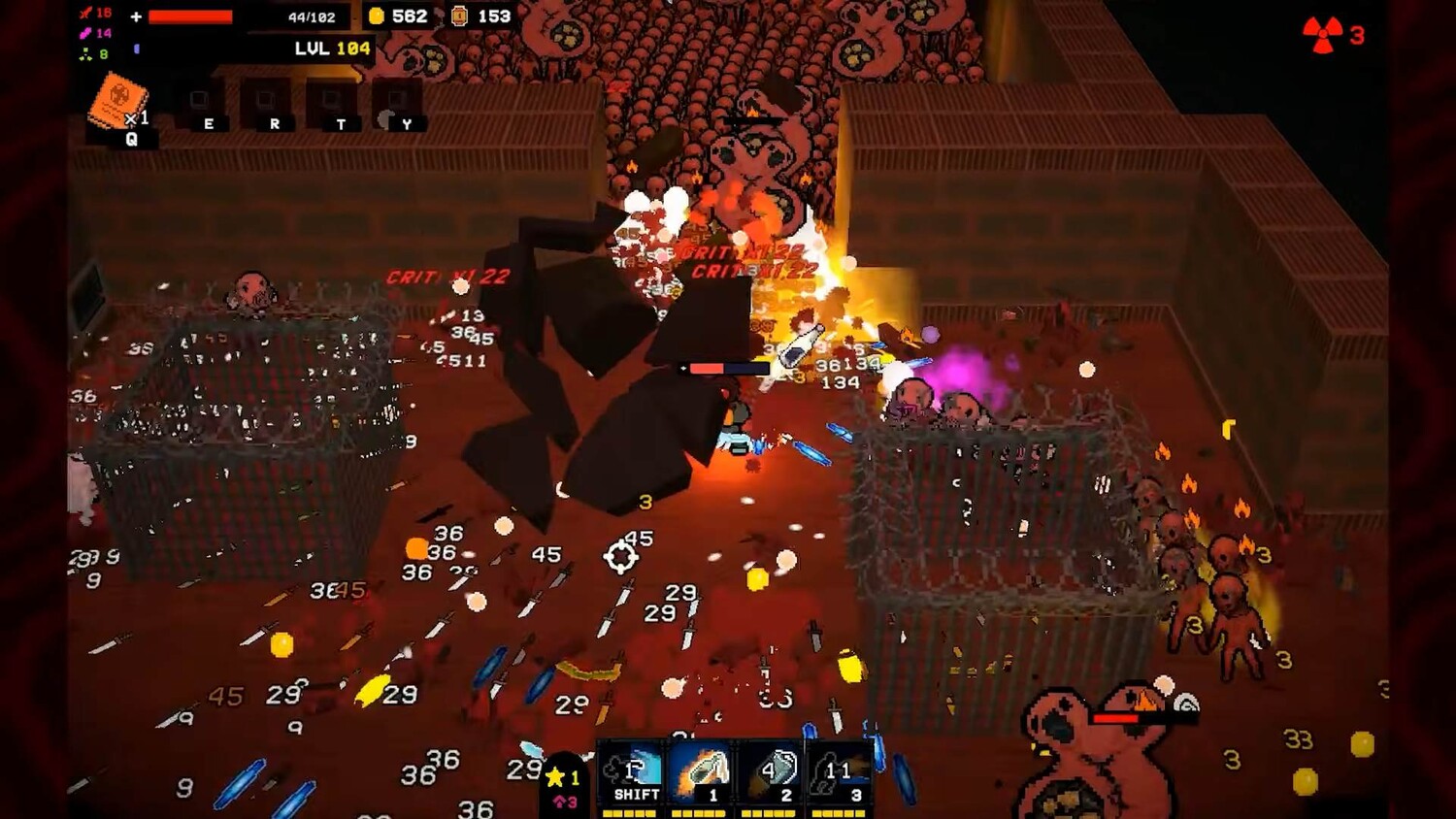Select the empty item slot labeled E

point(200,103)
